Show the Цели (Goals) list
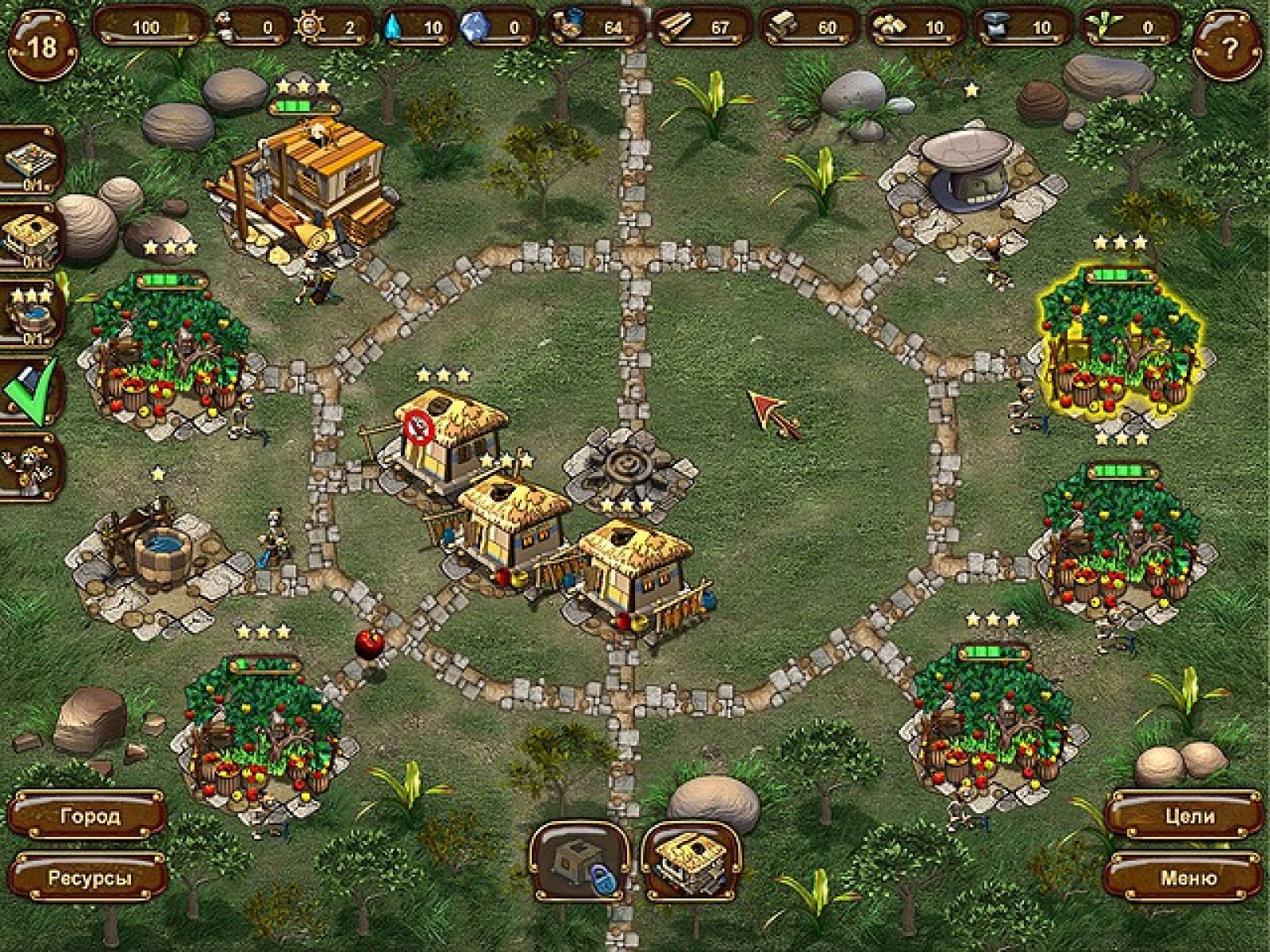Viewport: 1270px width, 952px height. pos(1184,816)
